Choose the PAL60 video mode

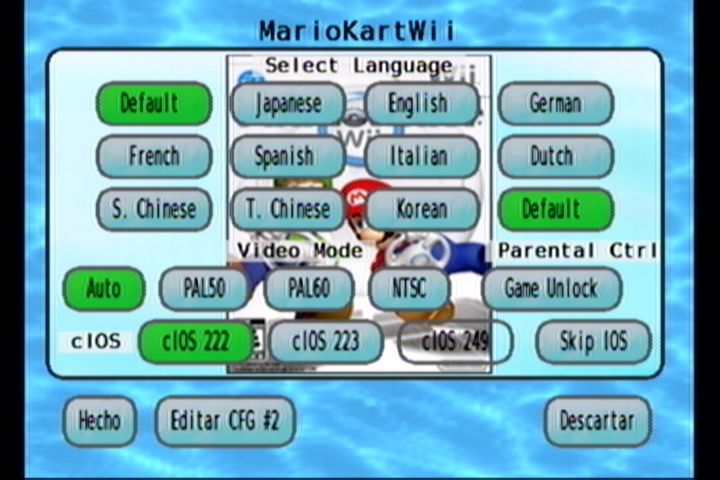click(309, 289)
